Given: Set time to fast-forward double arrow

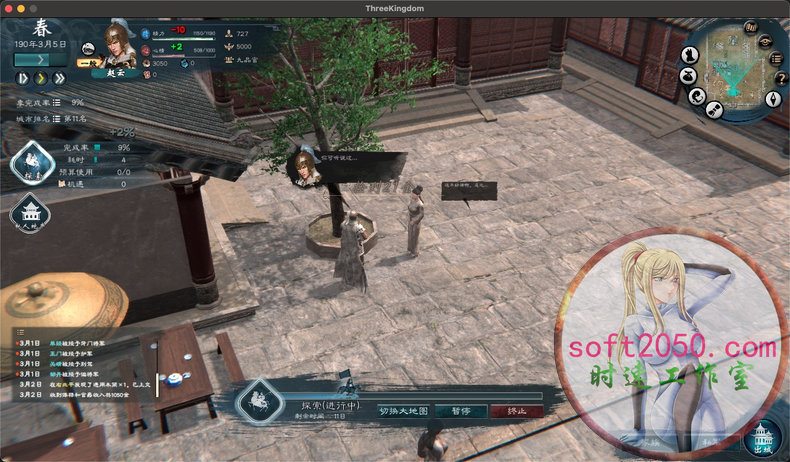Looking at the screenshot, I should (x=59, y=77).
